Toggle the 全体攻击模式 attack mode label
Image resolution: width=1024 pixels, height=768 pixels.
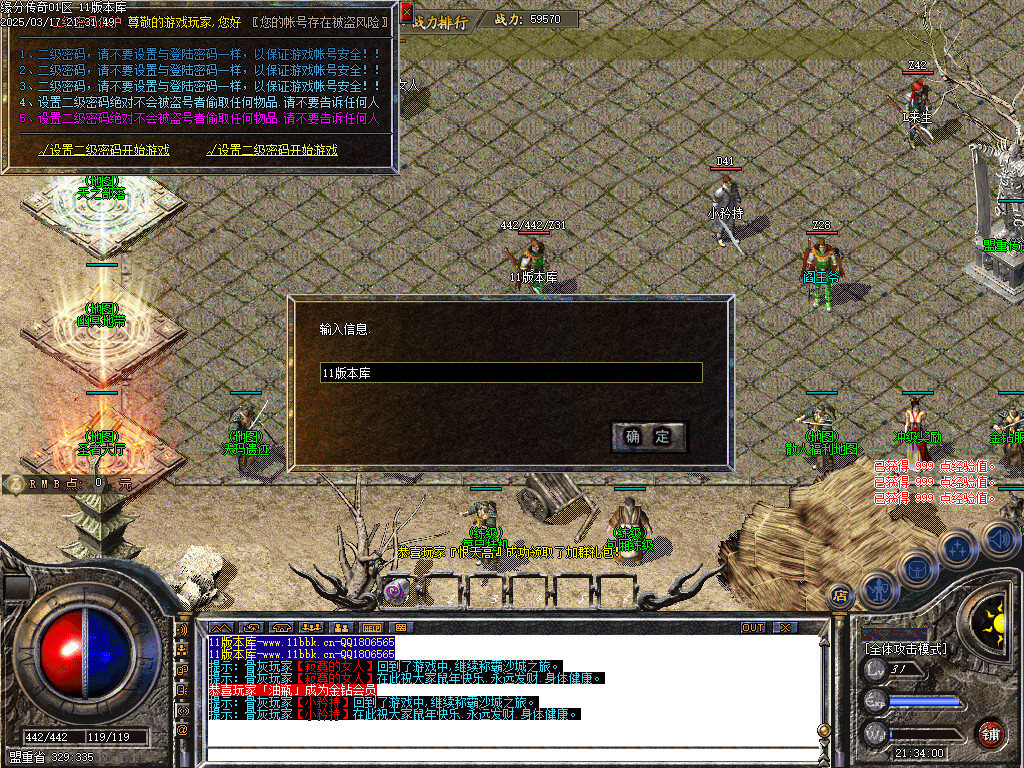(906, 649)
